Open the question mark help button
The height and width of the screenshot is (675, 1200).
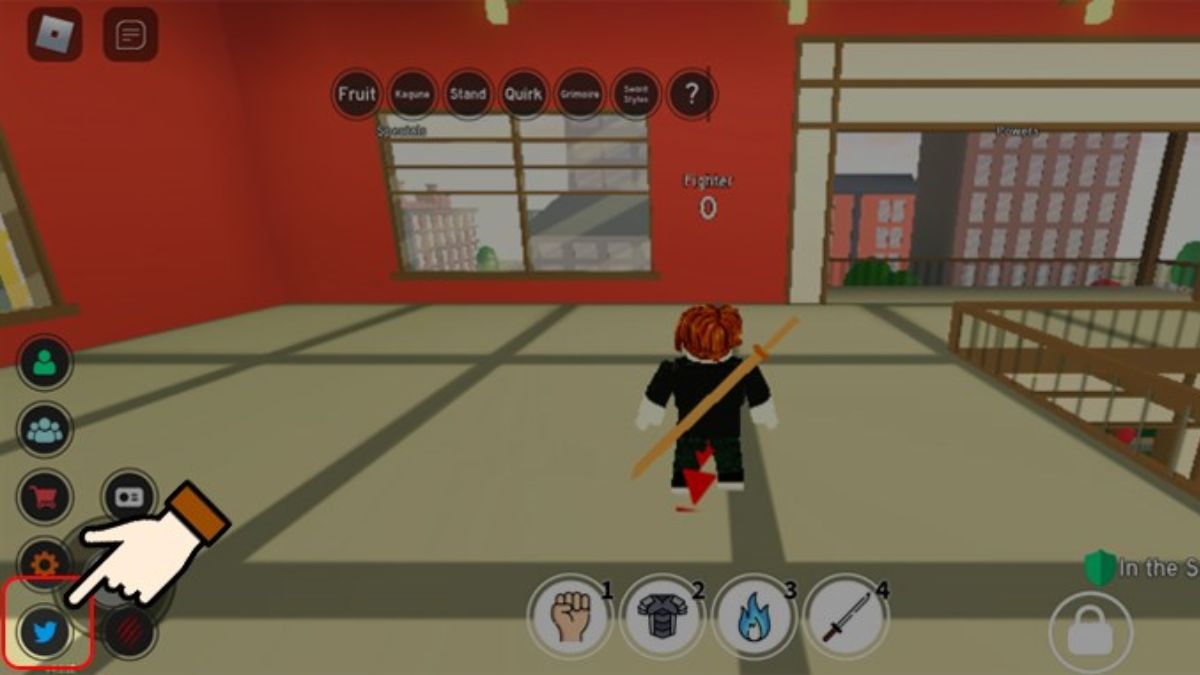coord(692,95)
